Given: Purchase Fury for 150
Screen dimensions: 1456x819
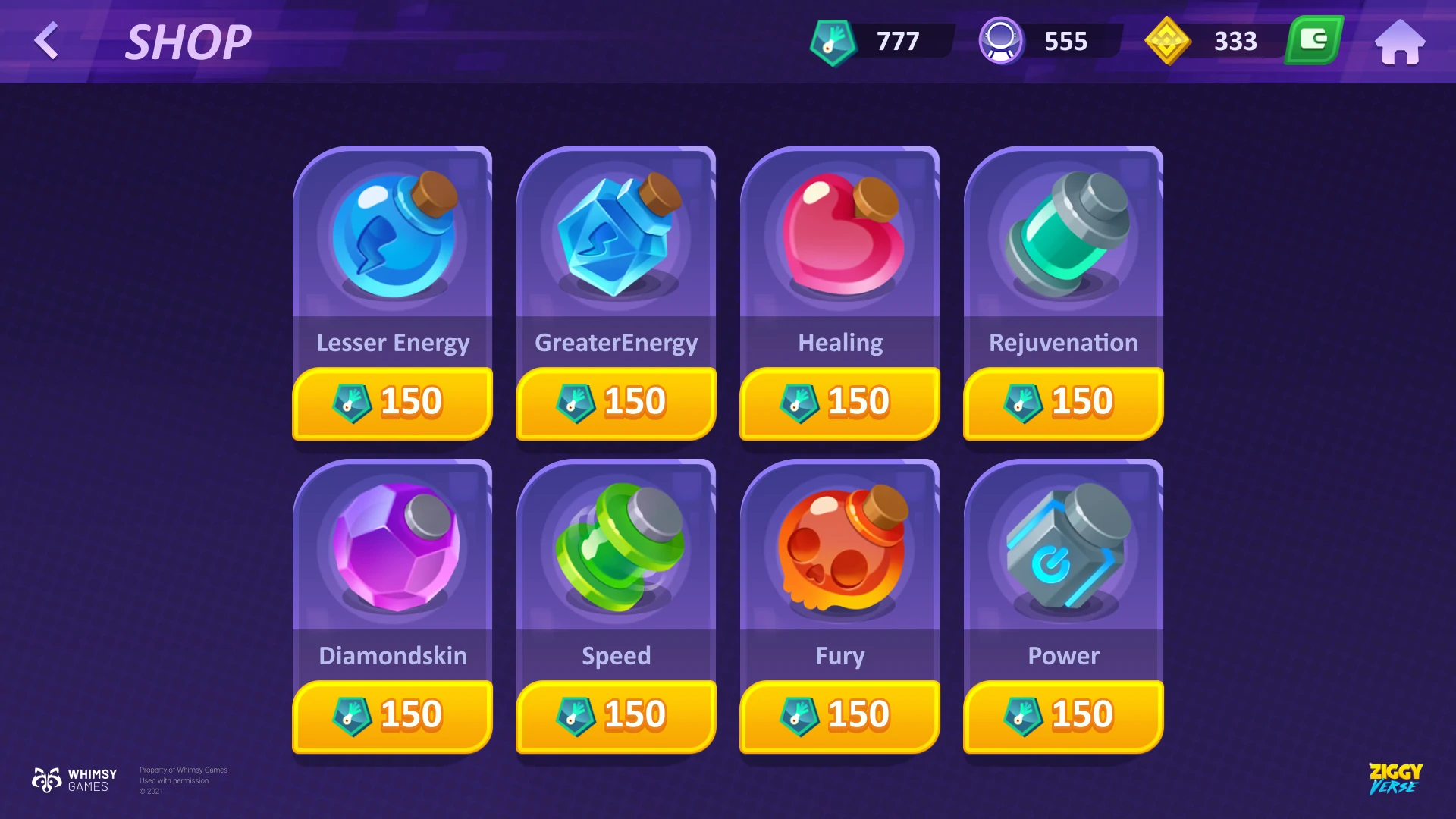Looking at the screenshot, I should (839, 716).
